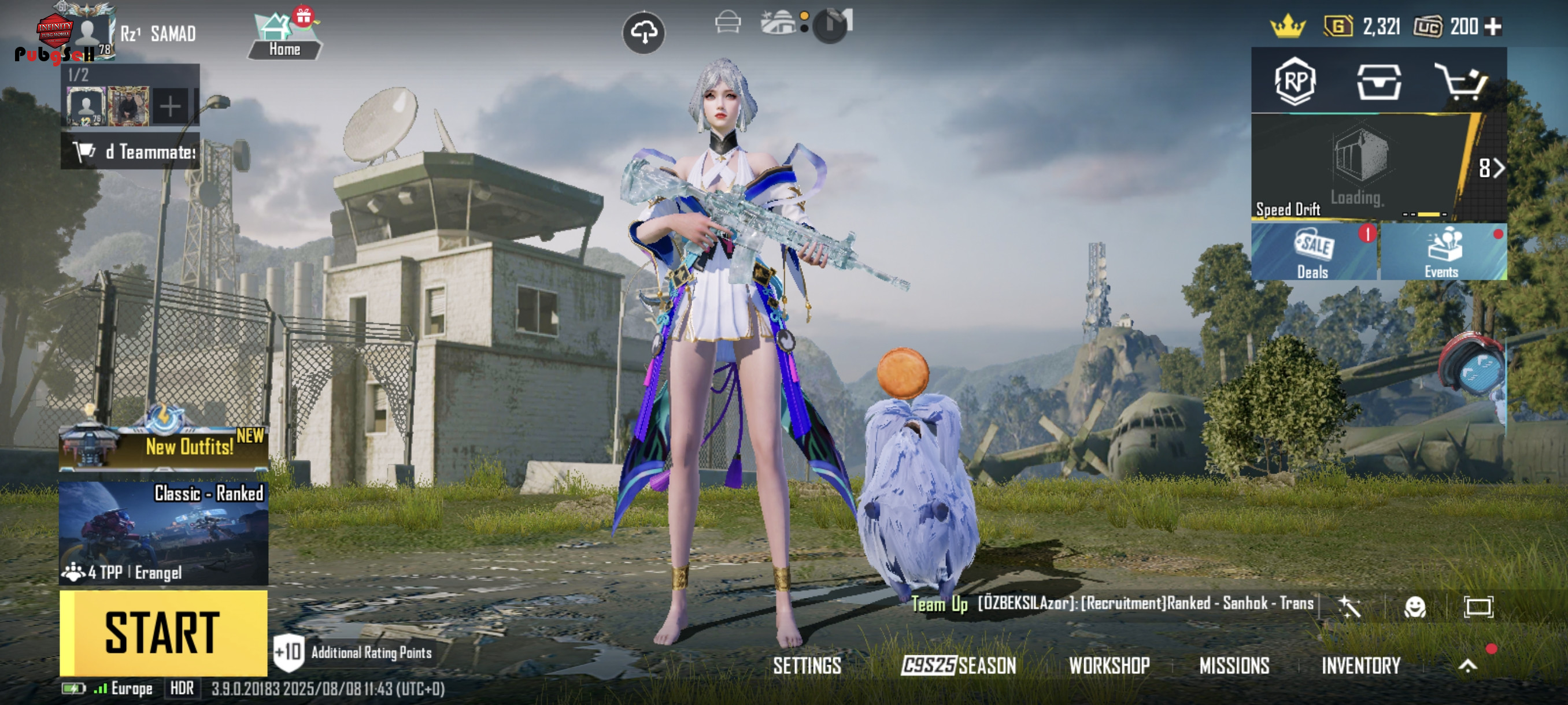Viewport: 1568px width, 705px height.
Task: Open the Royale Pass RP icon
Action: [x=1295, y=81]
